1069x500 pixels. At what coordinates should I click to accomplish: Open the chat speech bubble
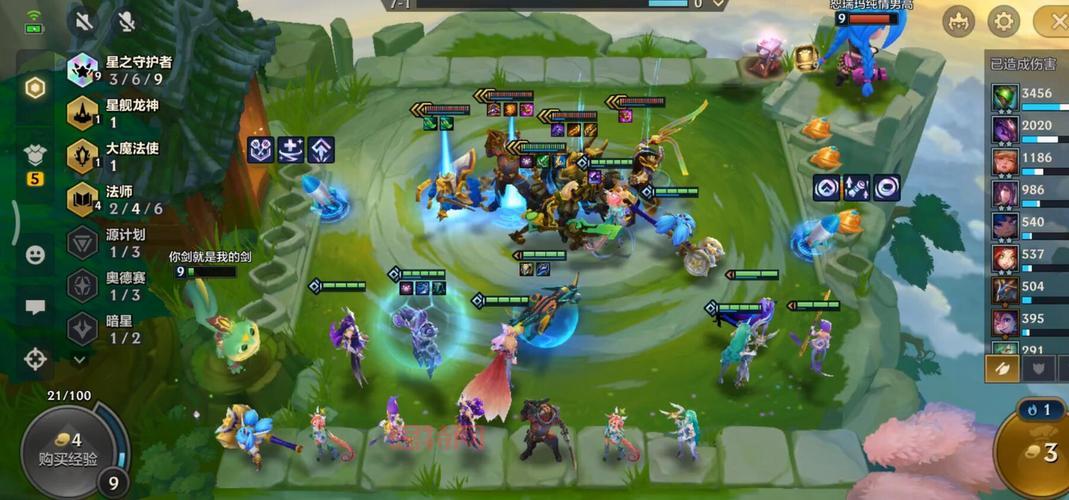click(x=36, y=307)
